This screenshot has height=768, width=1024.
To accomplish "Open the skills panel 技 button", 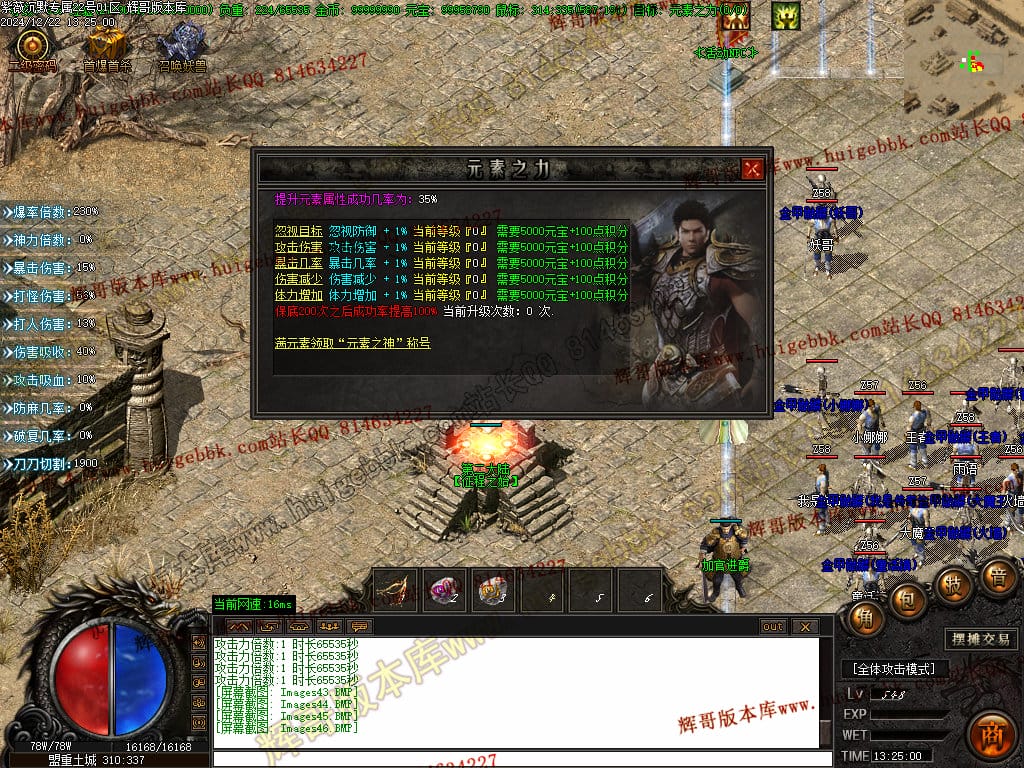I will pos(953,584).
